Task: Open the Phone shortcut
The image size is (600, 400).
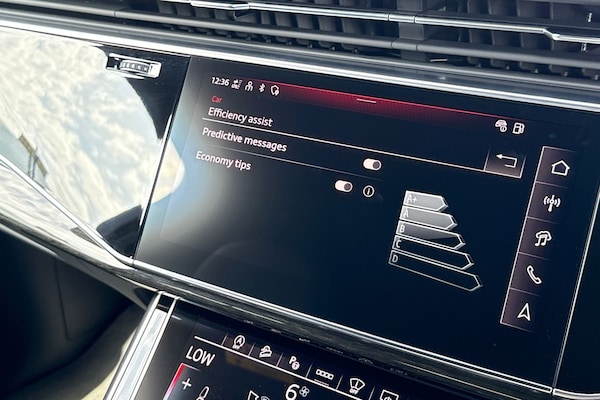Action: pos(534,274)
